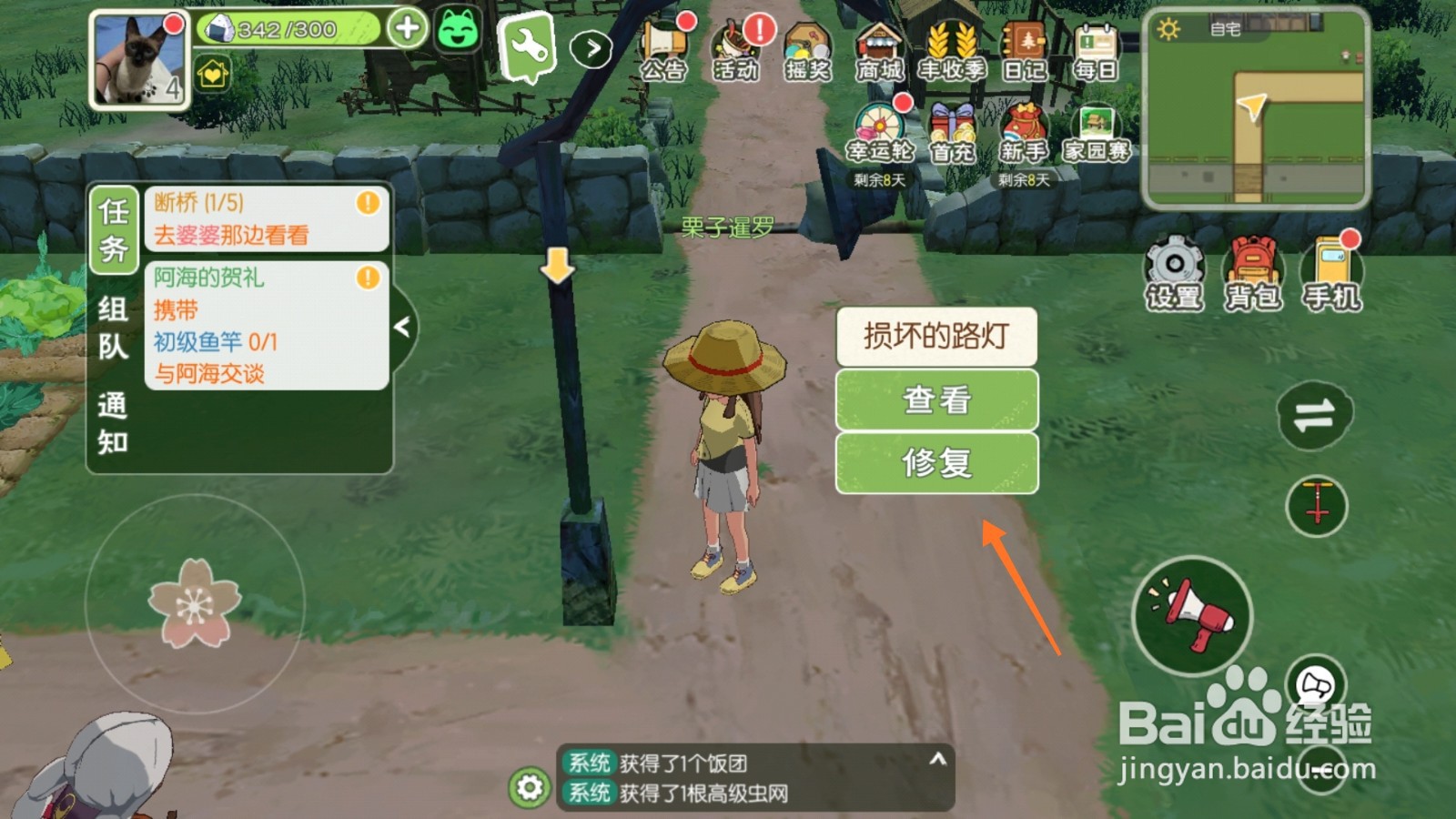Expand the toolbar with the right chevron

(592, 50)
